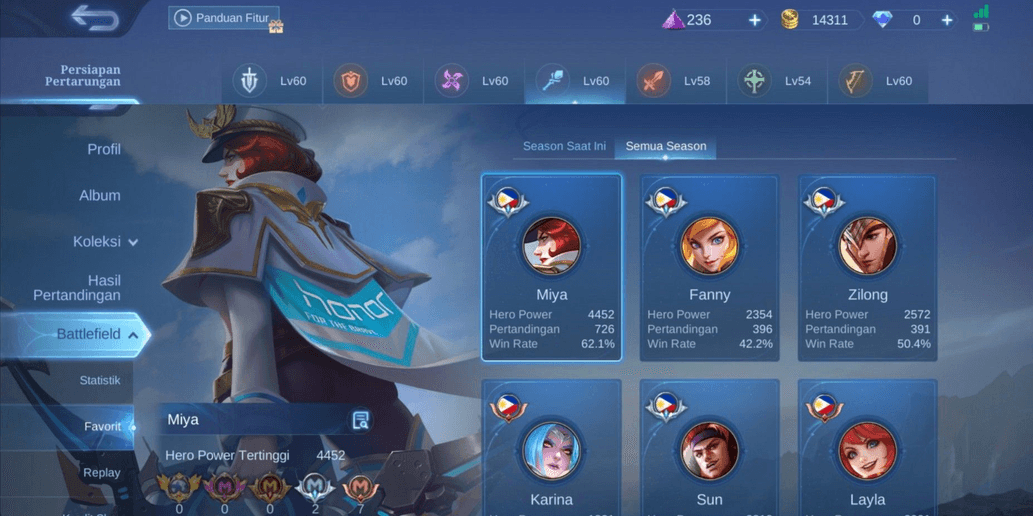This screenshot has width=1033, height=516.
Task: Select Fanny's hero card
Action: (709, 267)
